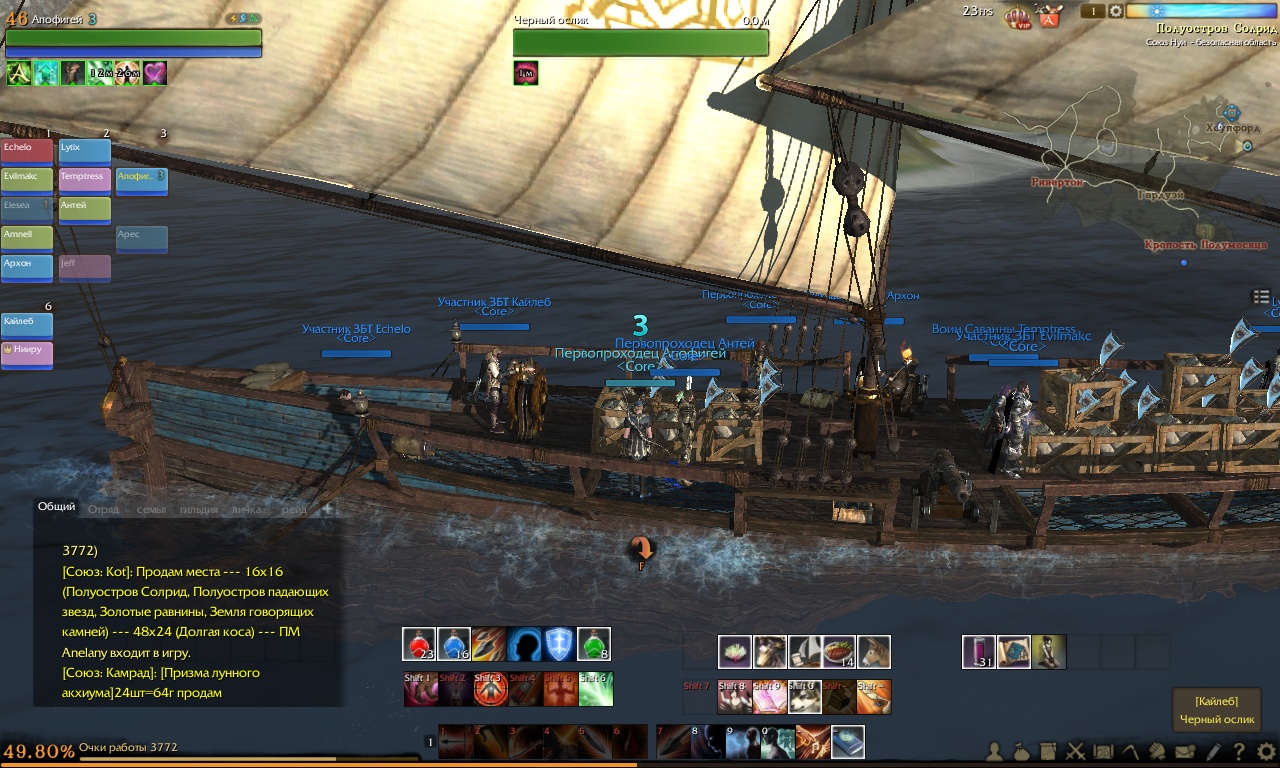Activate the white wolf skill slot
The image size is (1280, 768).
[x=804, y=696]
